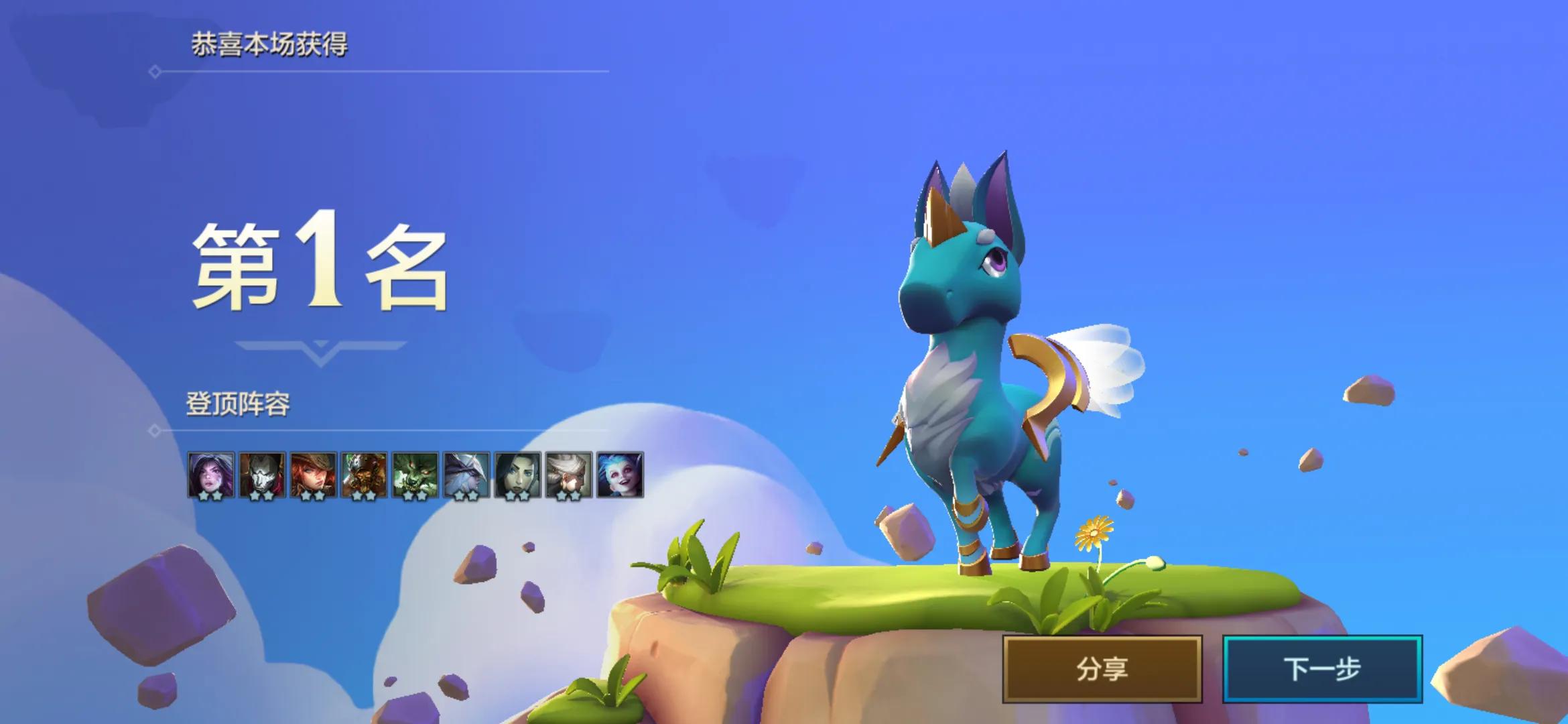The height and width of the screenshot is (724, 1568).
Task: Continue with the 下一步 next button
Action: pyautogui.click(x=1321, y=668)
